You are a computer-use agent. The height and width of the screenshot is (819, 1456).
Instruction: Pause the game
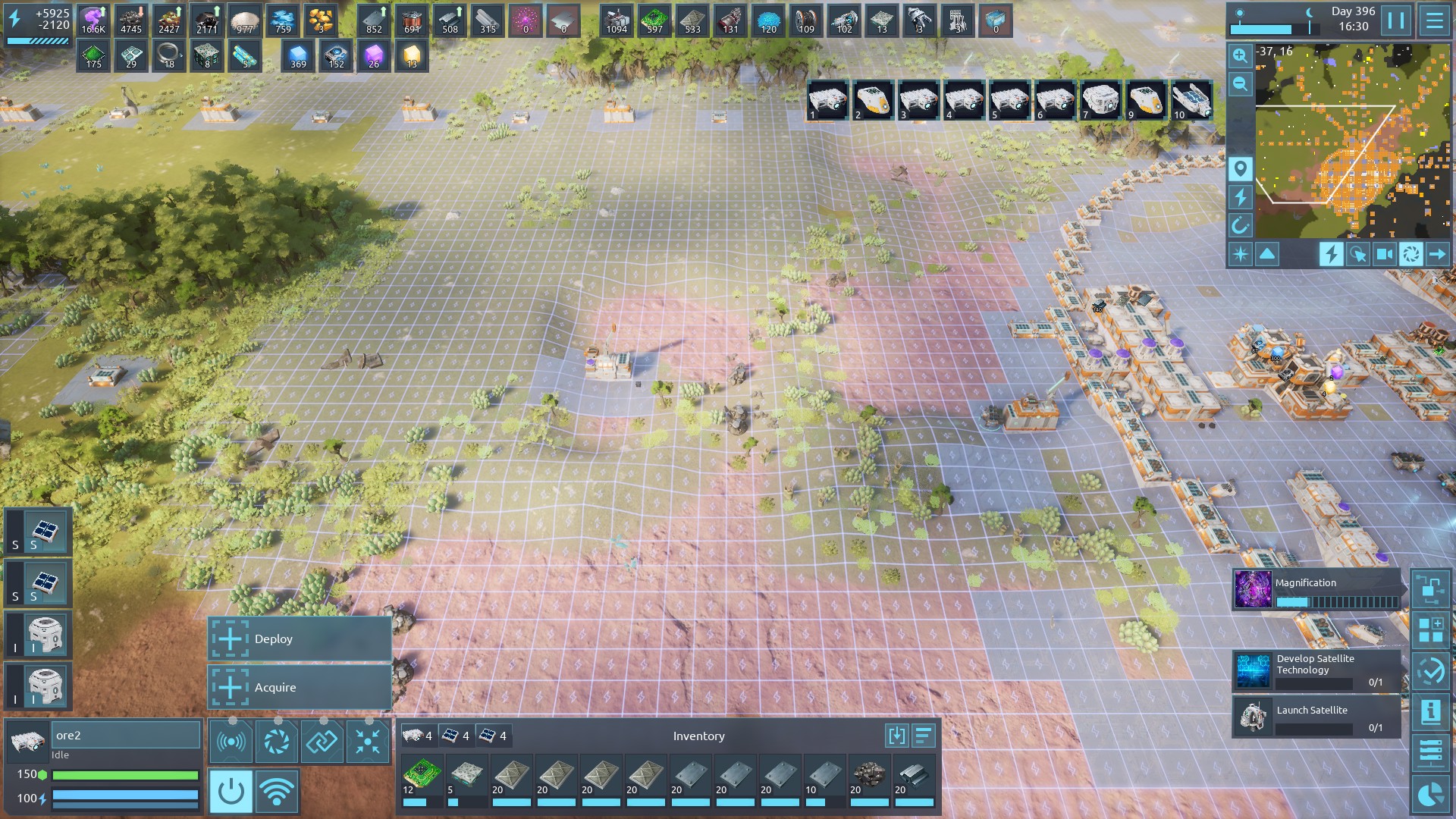click(x=1395, y=20)
